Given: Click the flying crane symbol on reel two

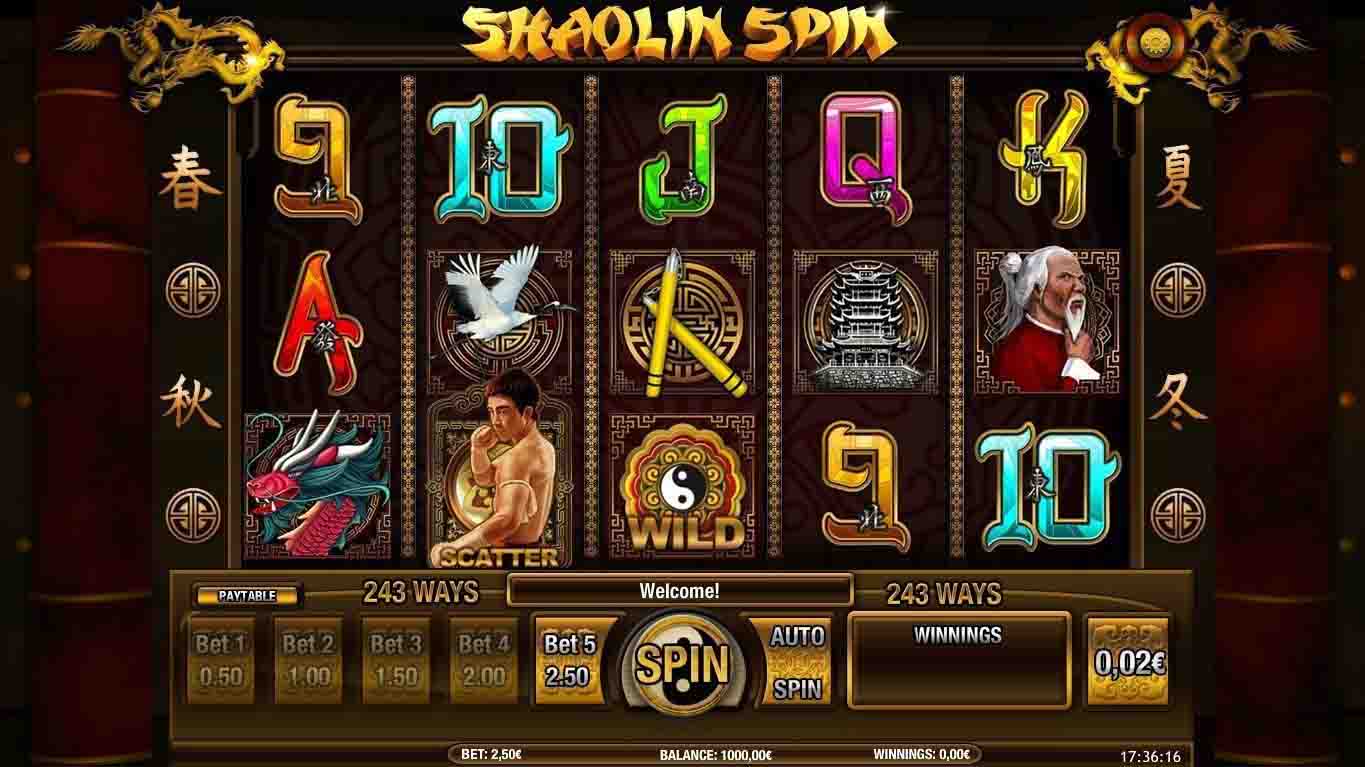Looking at the screenshot, I should 500,300.
